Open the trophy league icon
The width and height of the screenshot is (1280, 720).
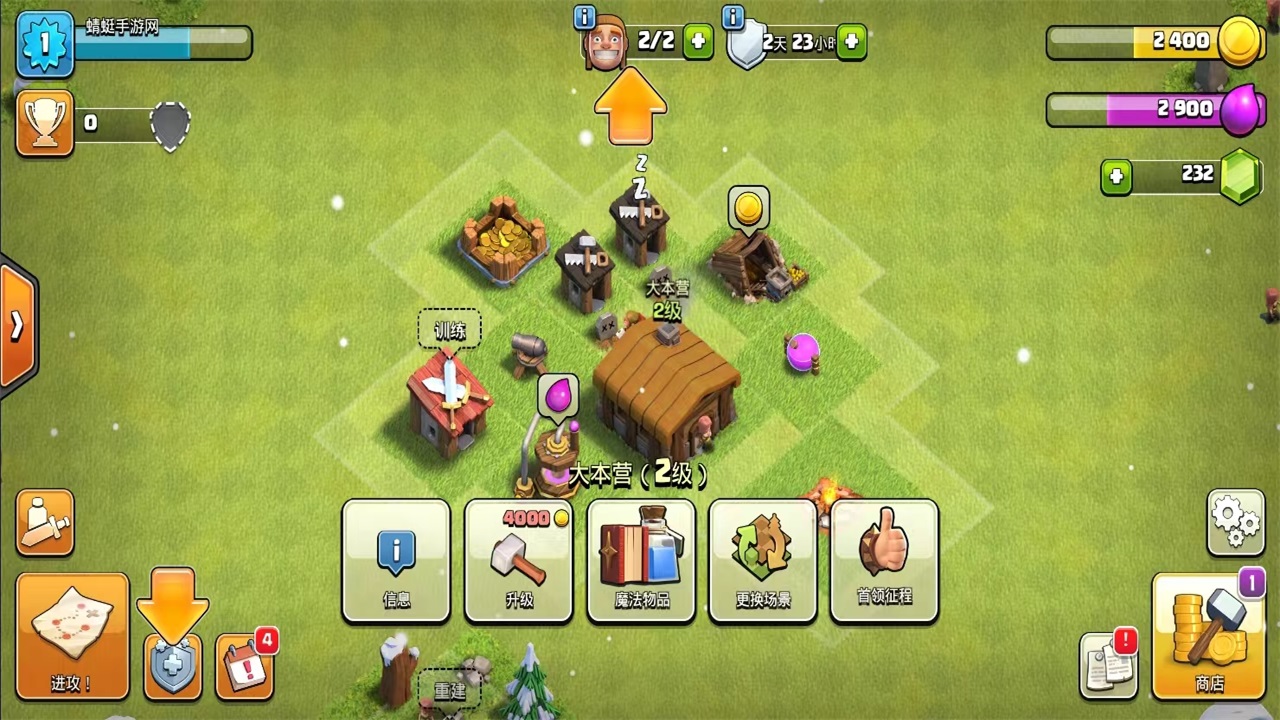click(45, 123)
